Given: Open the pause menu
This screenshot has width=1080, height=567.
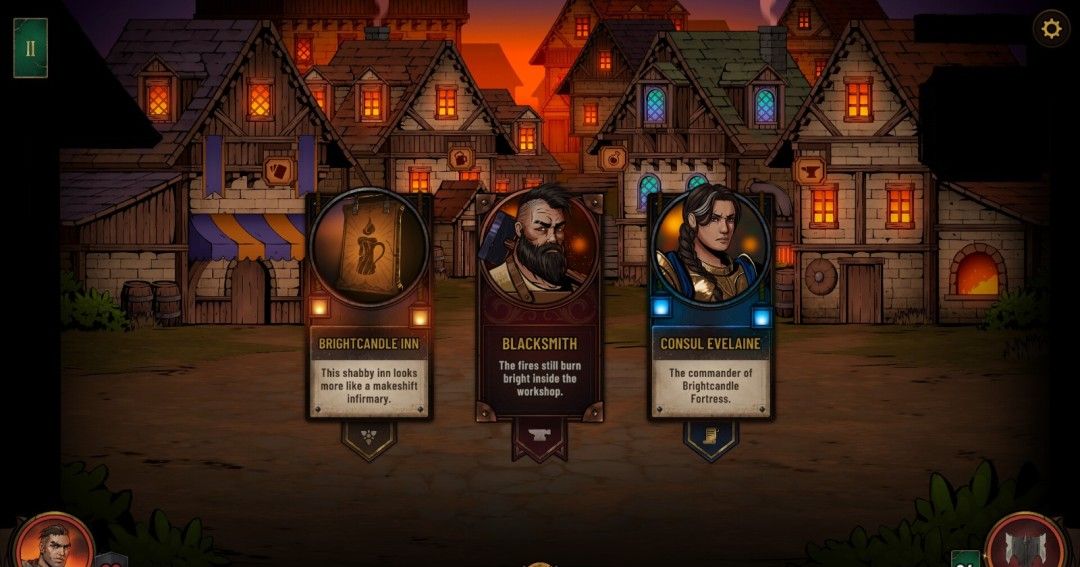Looking at the screenshot, I should 30,48.
